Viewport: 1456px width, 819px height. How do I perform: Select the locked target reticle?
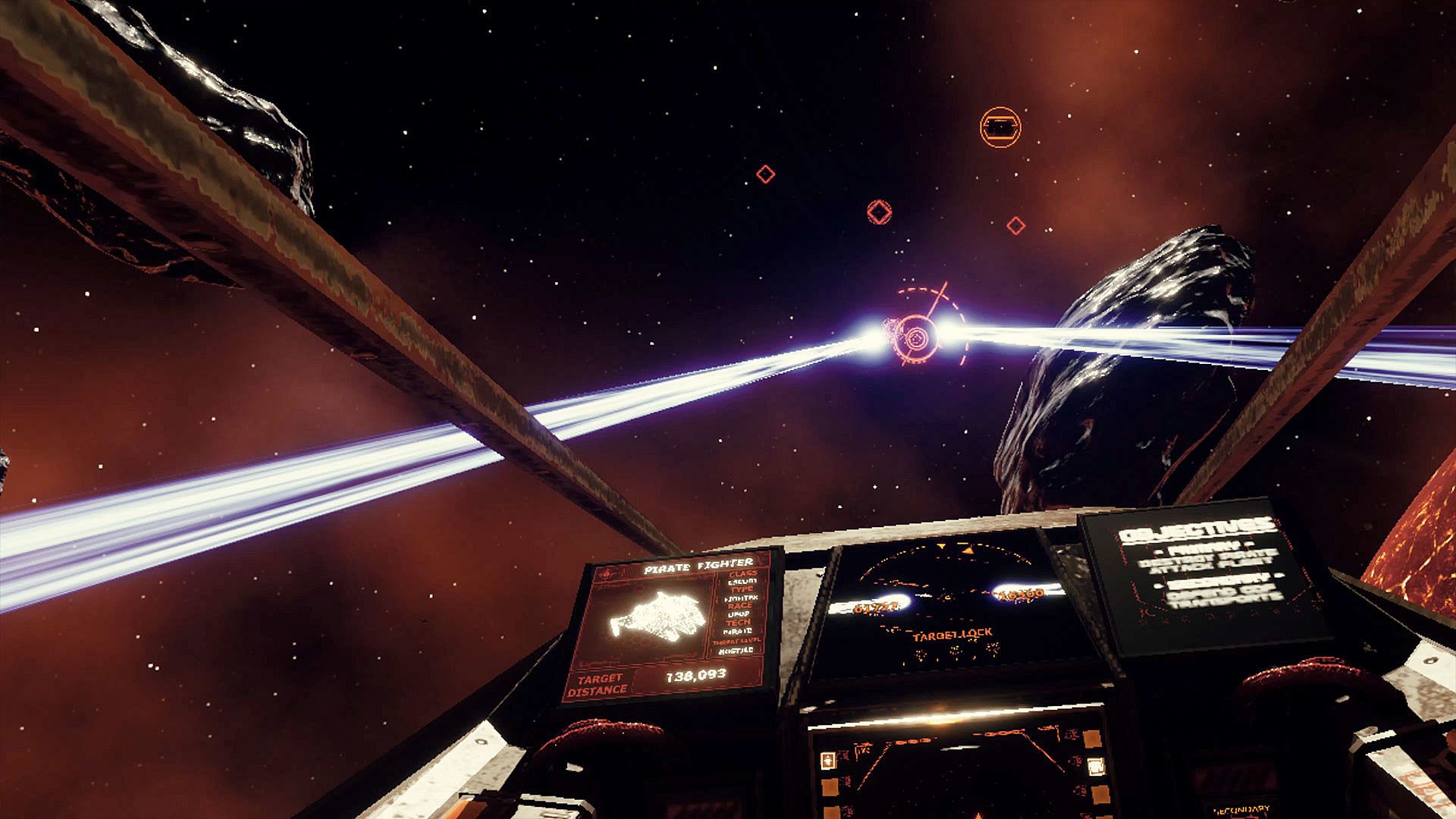918,334
